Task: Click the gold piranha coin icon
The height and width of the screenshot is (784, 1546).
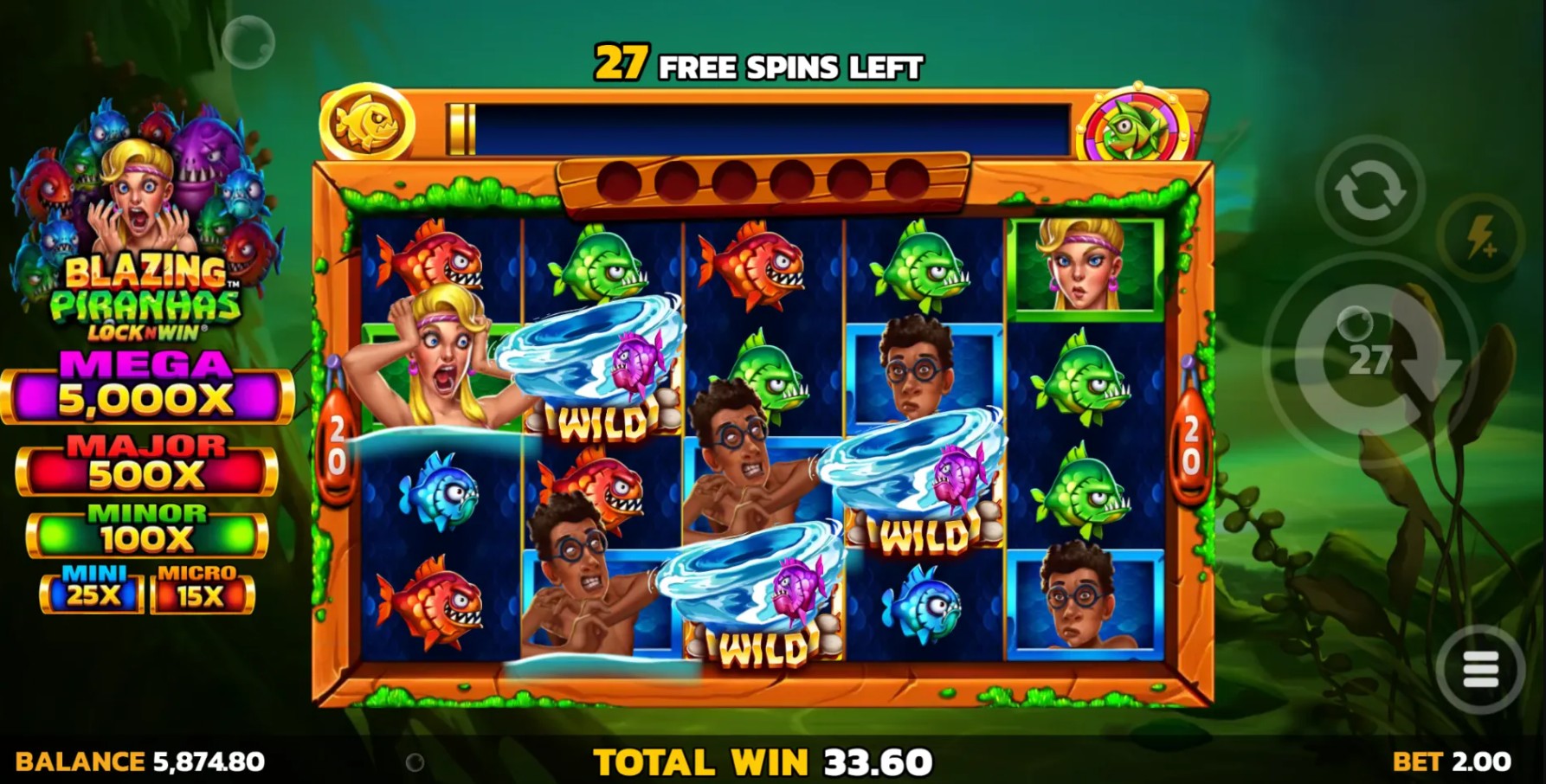Action: tap(367, 124)
